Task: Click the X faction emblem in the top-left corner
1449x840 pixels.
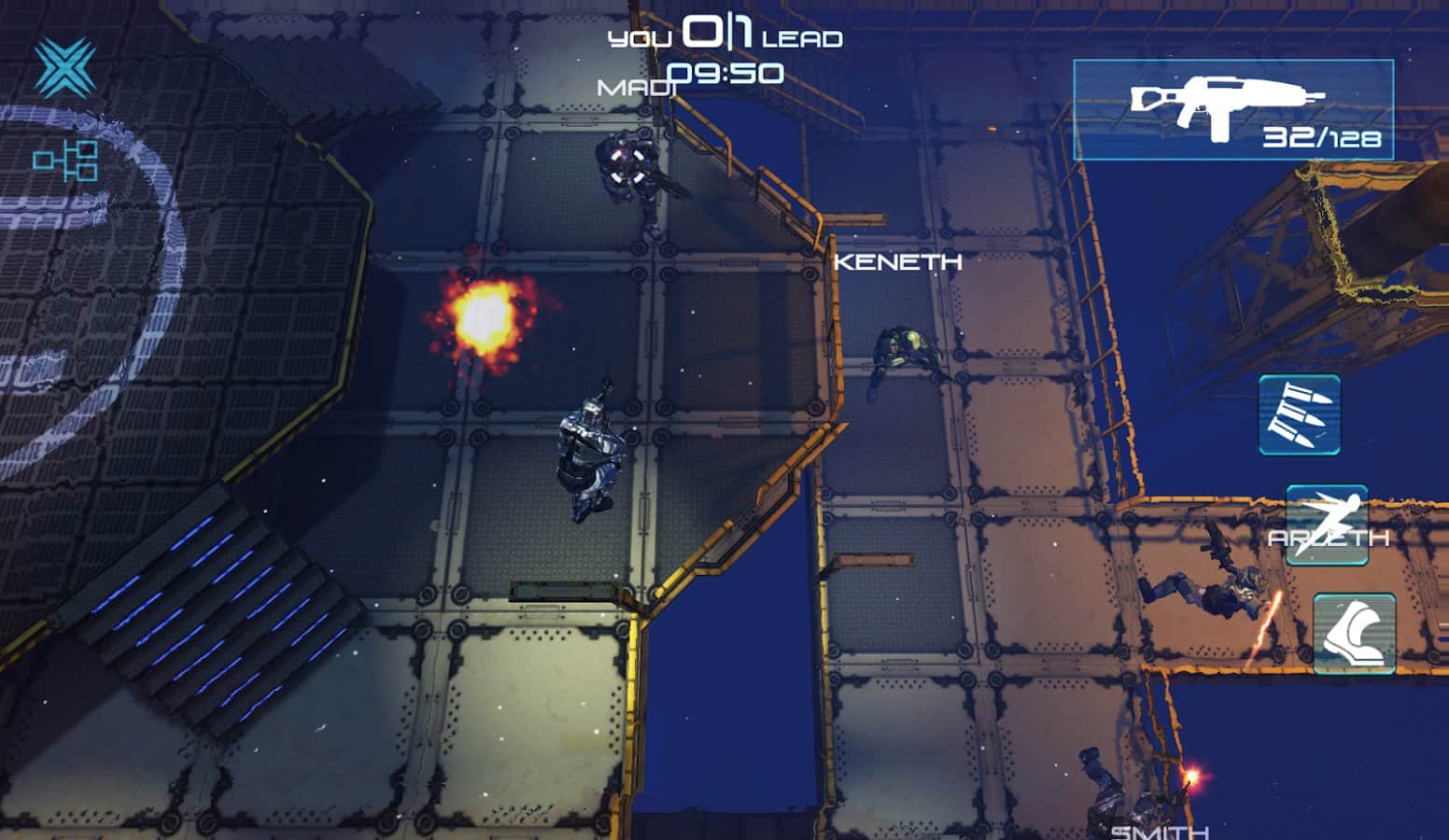Action: tap(63, 65)
